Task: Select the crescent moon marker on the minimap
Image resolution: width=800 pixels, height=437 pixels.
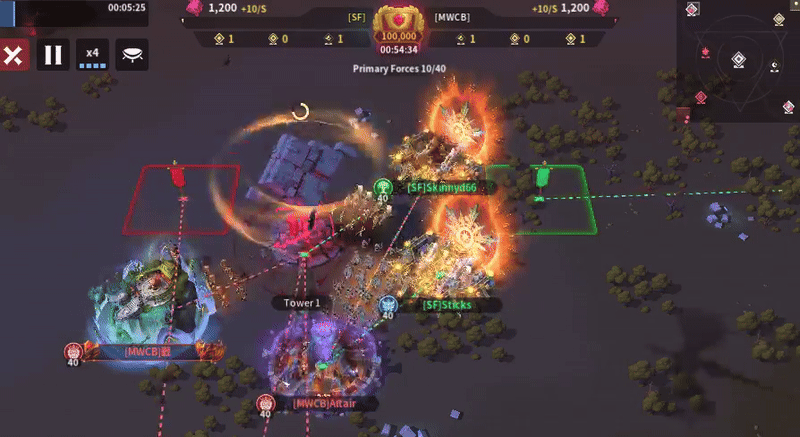Action: click(x=774, y=67)
